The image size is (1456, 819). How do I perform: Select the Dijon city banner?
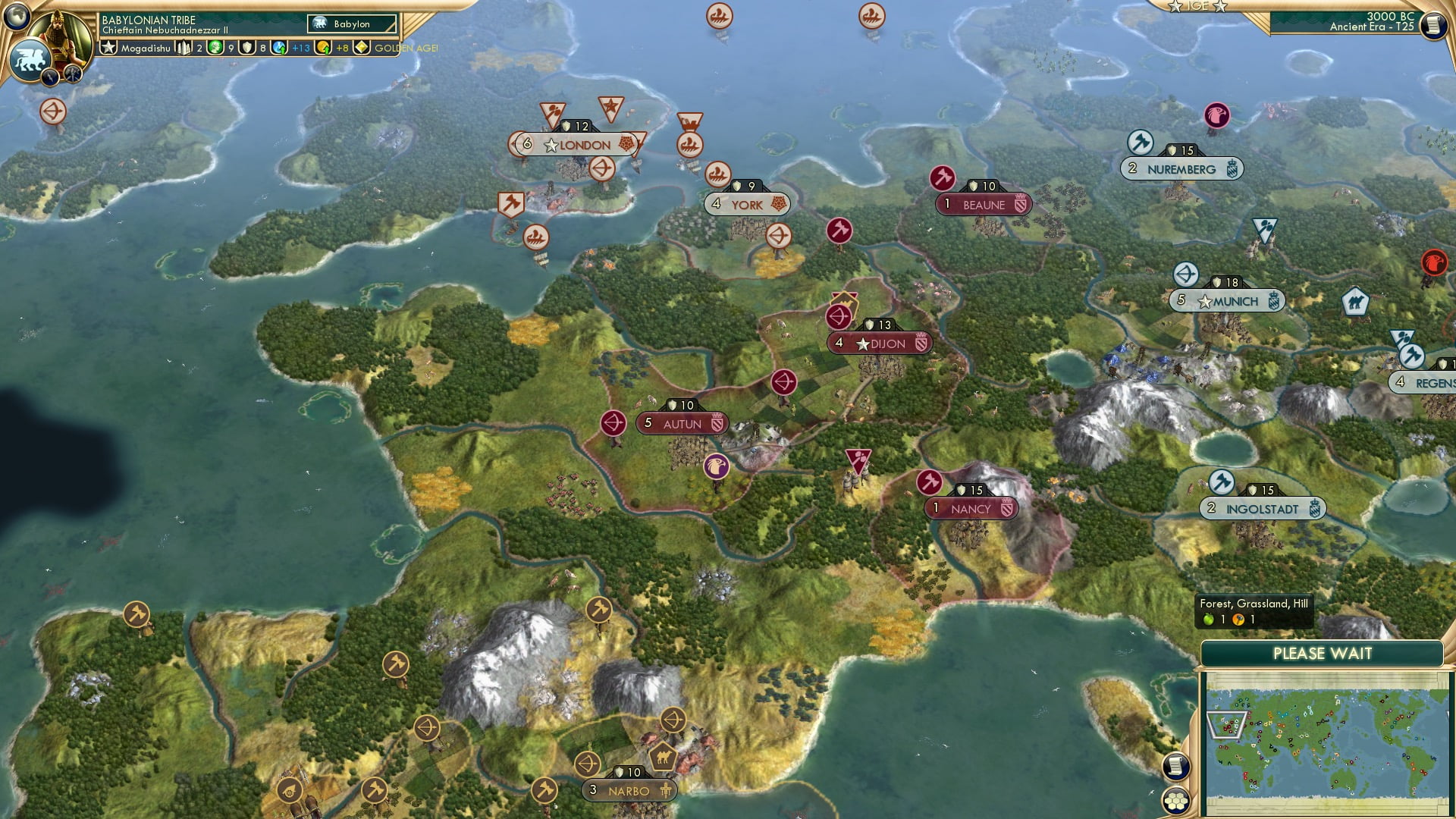880,343
